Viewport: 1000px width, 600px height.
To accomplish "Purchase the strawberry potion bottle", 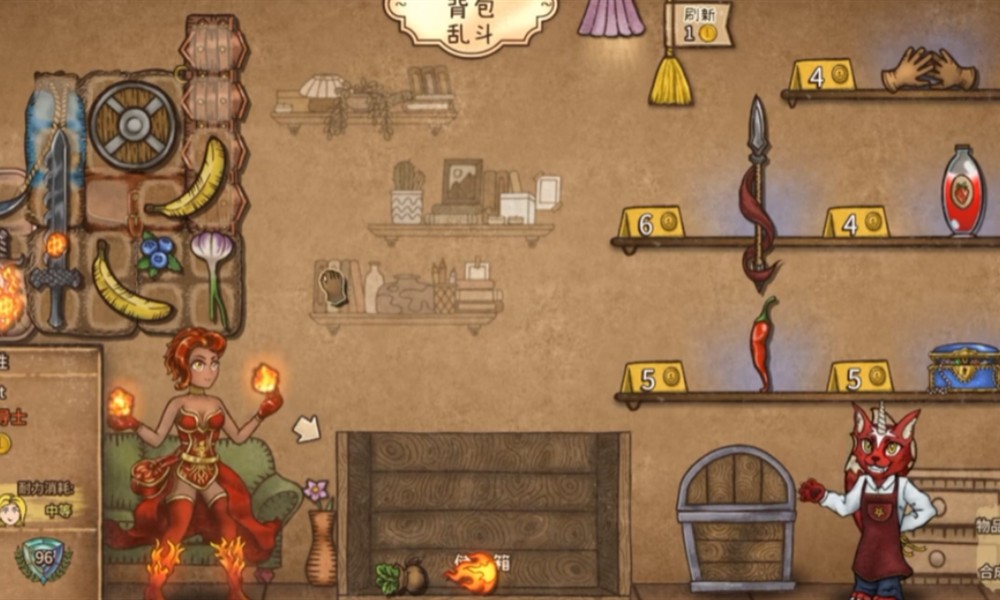I will click(x=963, y=190).
